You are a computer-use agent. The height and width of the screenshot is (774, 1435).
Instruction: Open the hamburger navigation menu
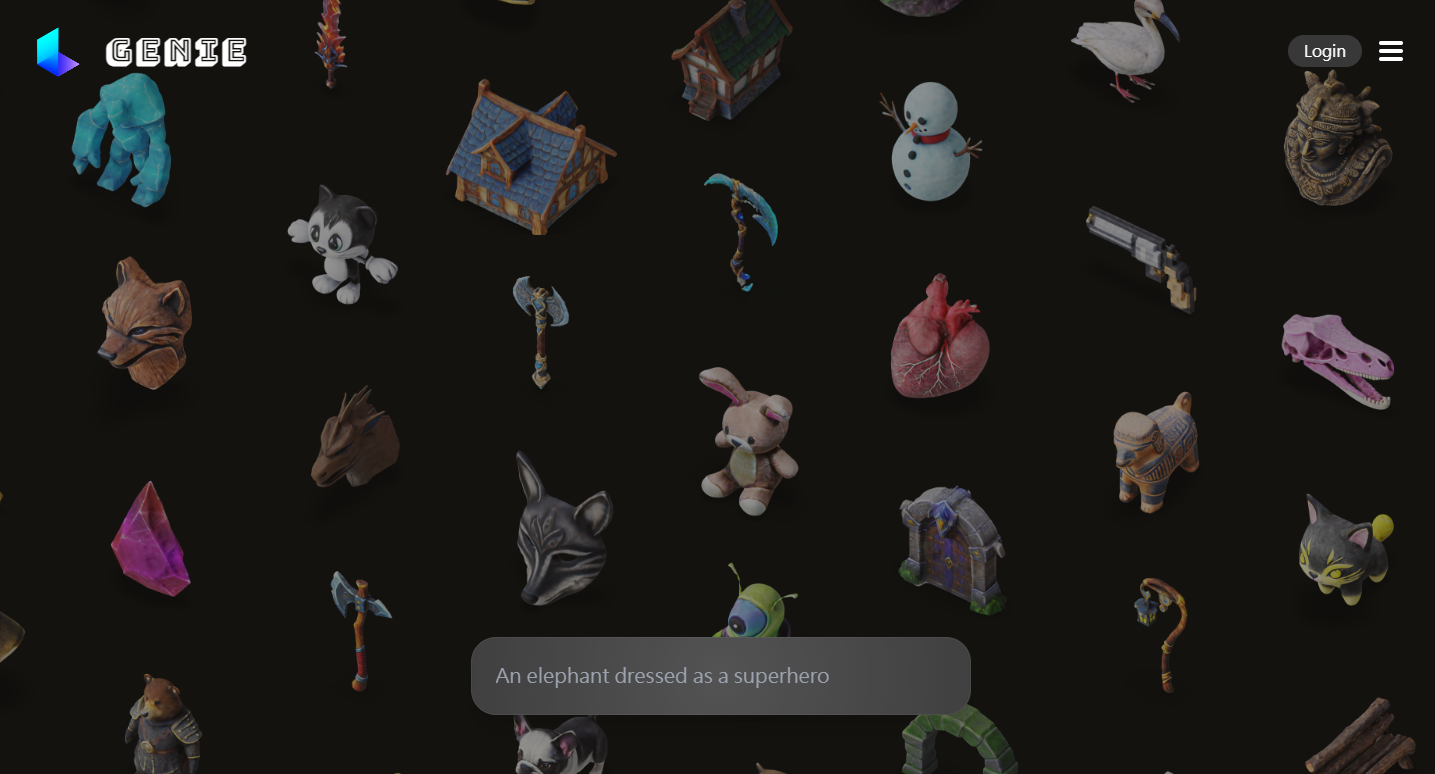[1390, 51]
